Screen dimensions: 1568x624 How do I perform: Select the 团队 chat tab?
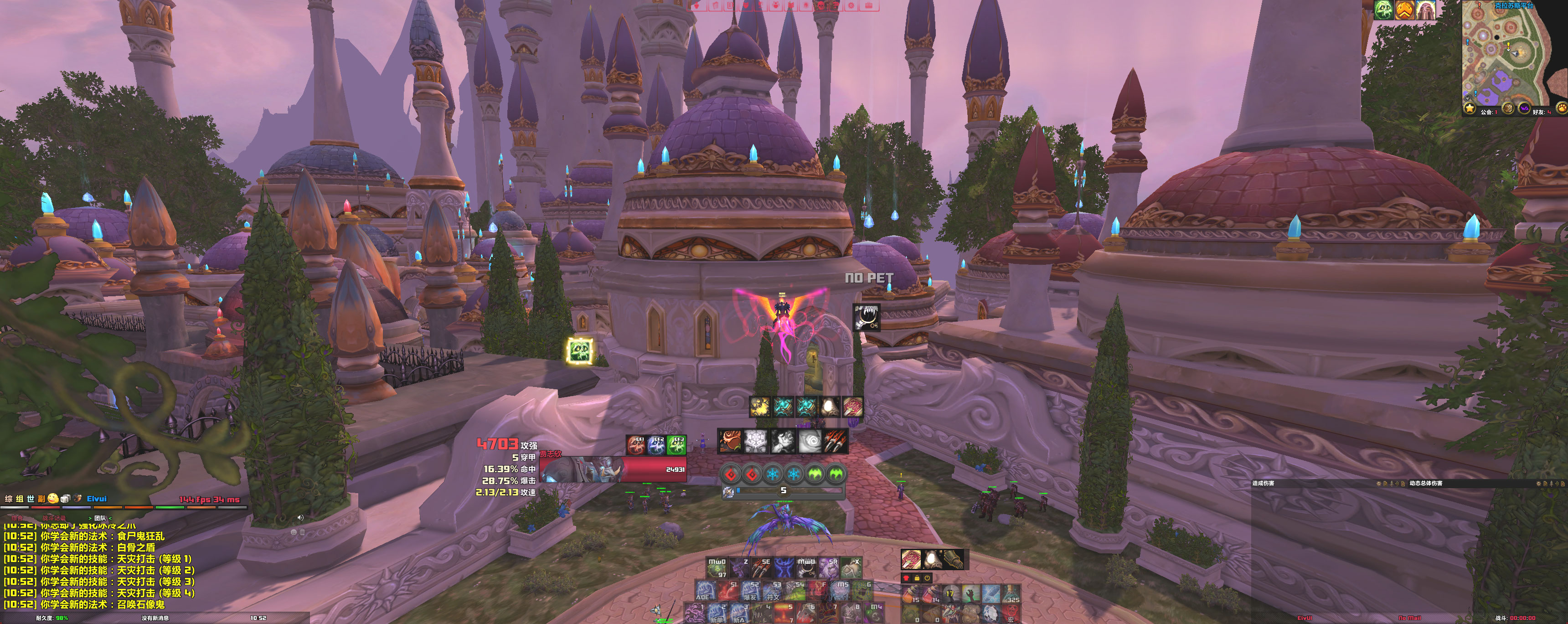click(100, 518)
